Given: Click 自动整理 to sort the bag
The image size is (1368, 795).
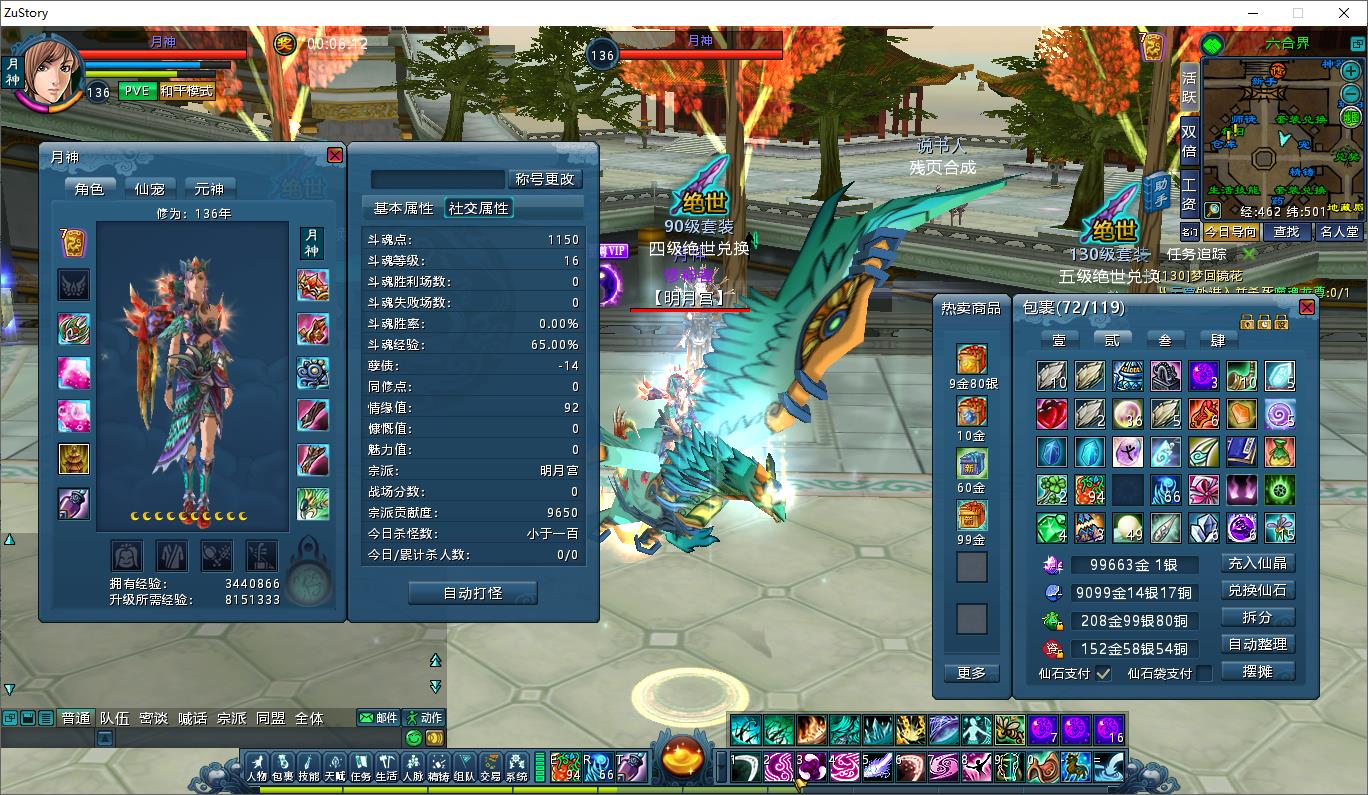Looking at the screenshot, I should (1258, 644).
